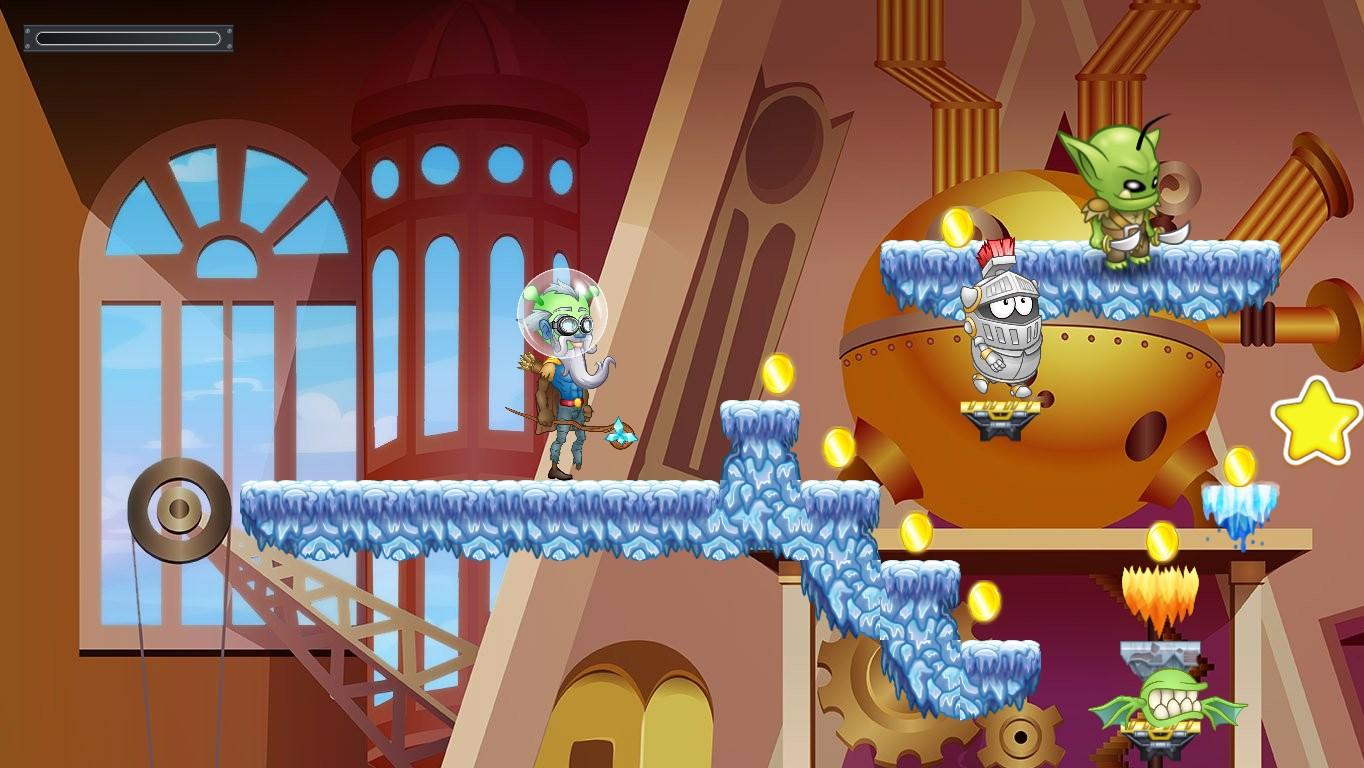The image size is (1364, 768).
Task: Collect the coin above the torch flame
Action: pyautogui.click(x=1165, y=540)
